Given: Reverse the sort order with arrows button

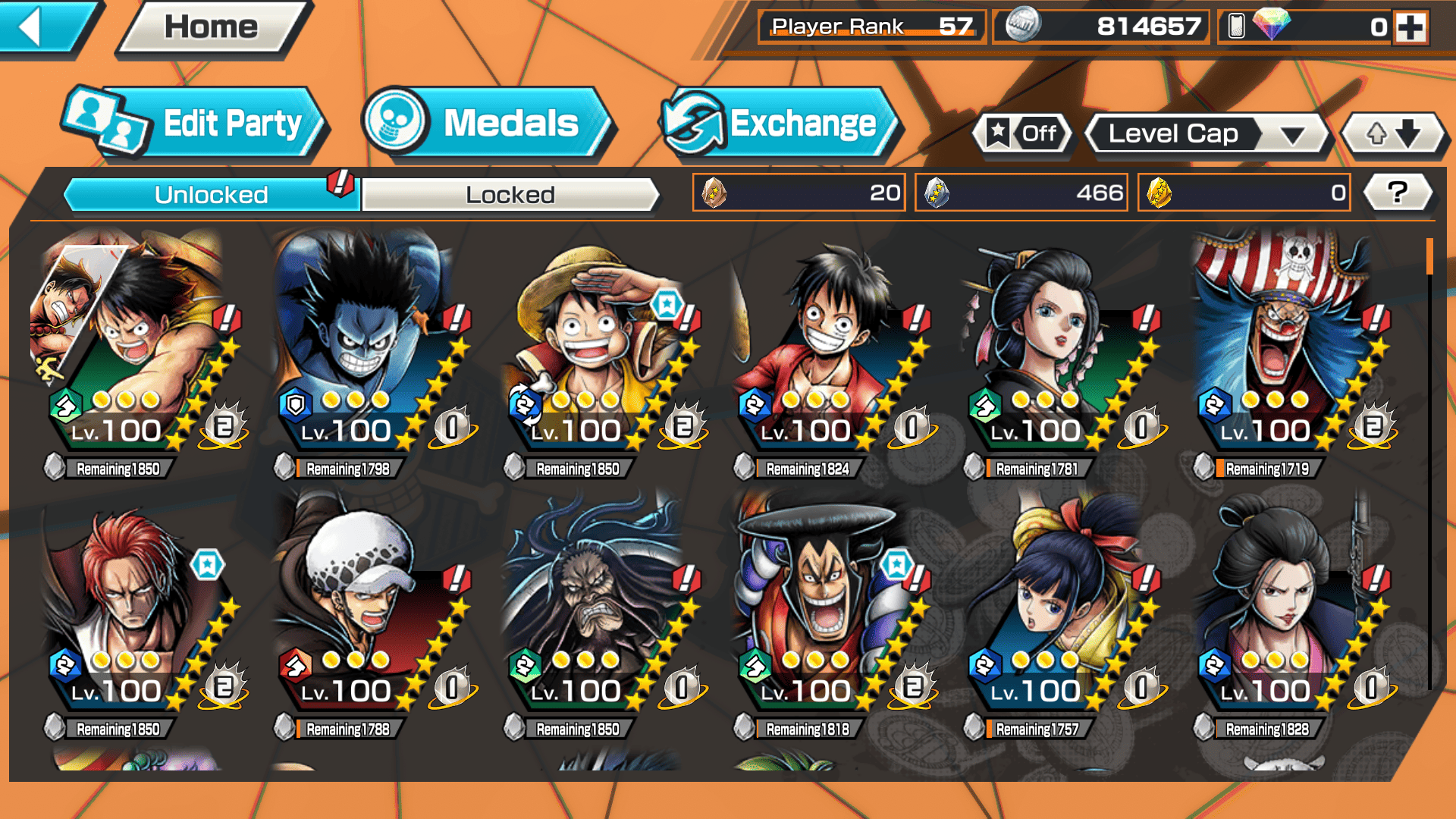Looking at the screenshot, I should [x=1393, y=134].
